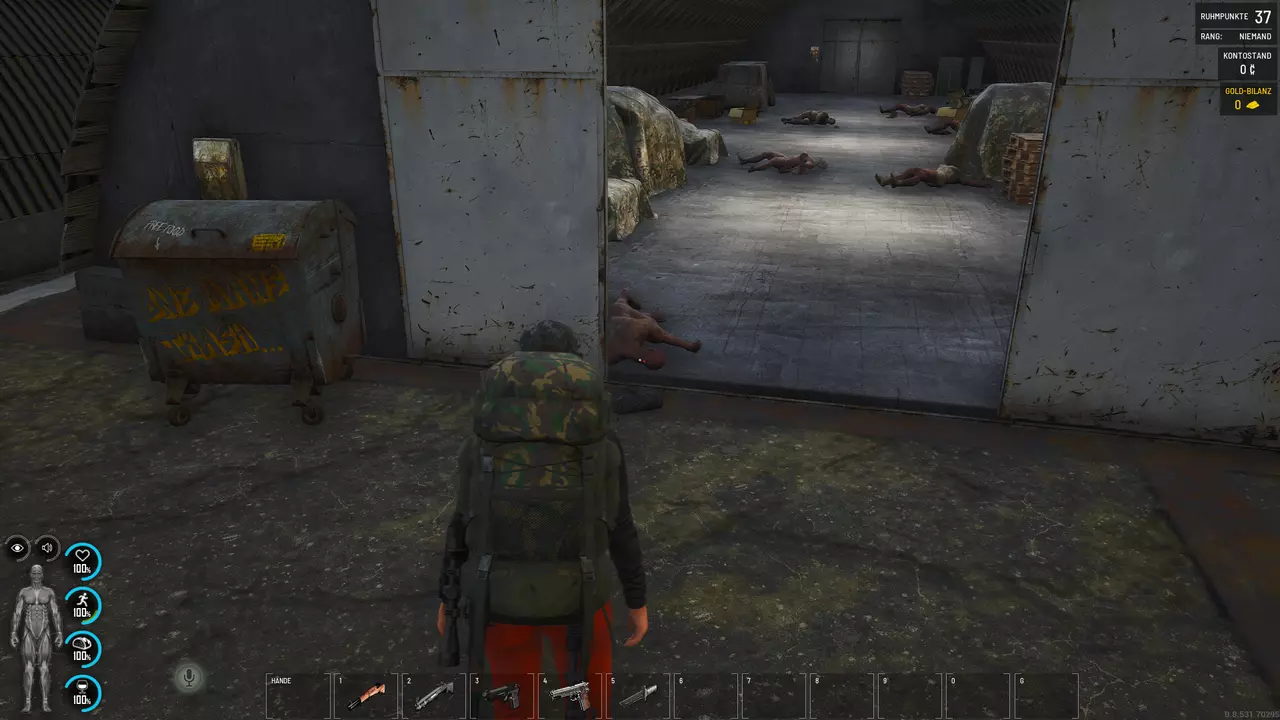This screenshot has height=720, width=1280.
Task: Choose the silver pistol in slot 4
Action: tap(570, 695)
